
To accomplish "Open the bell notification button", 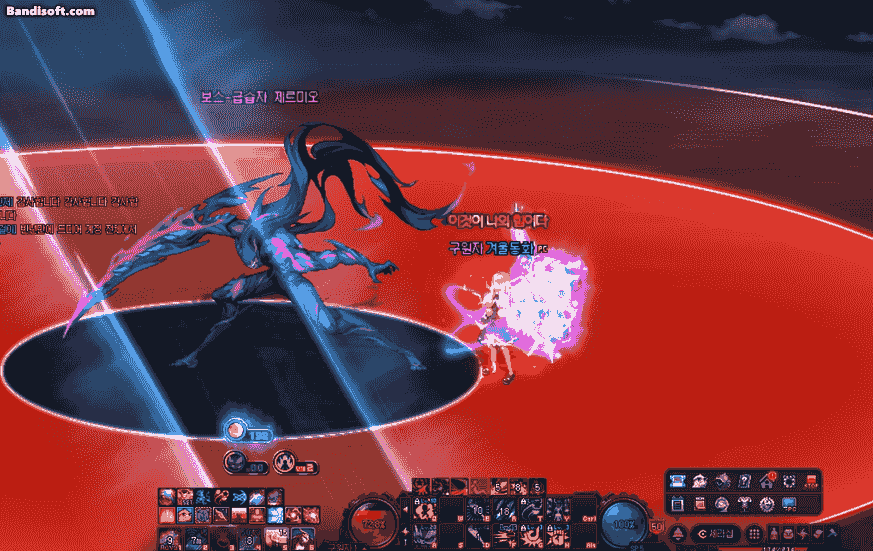I will point(678,533).
